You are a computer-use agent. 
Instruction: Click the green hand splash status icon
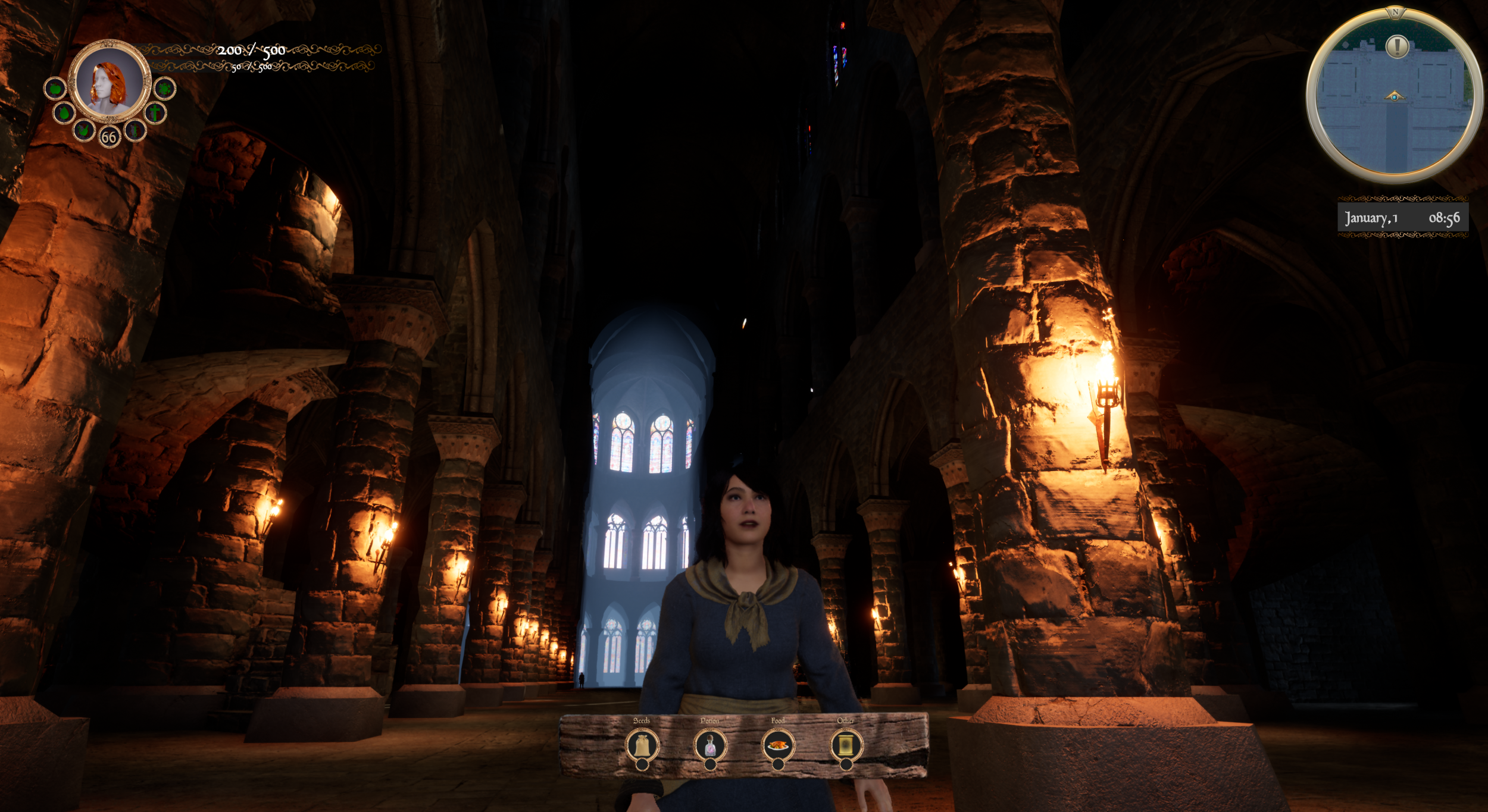tap(83, 129)
